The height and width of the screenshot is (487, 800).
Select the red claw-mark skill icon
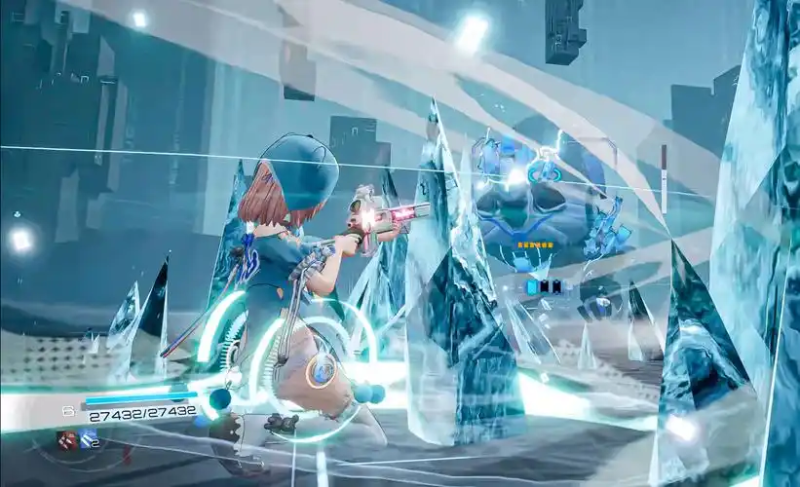[66, 439]
